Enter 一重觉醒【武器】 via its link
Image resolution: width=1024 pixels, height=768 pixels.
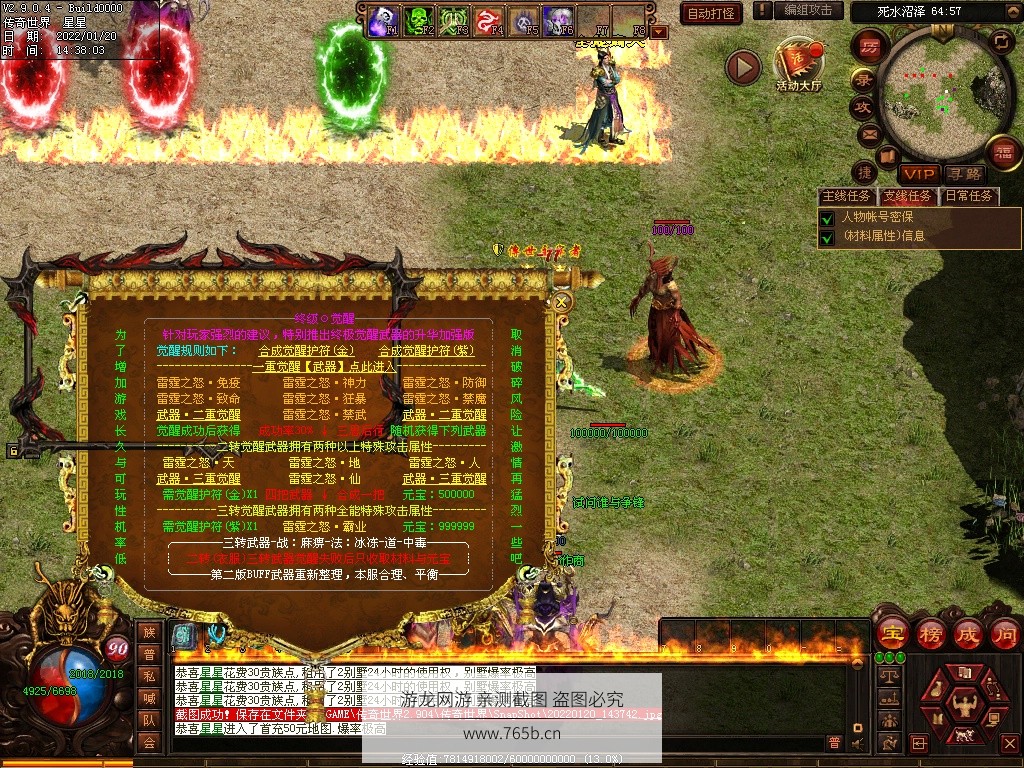(x=323, y=367)
